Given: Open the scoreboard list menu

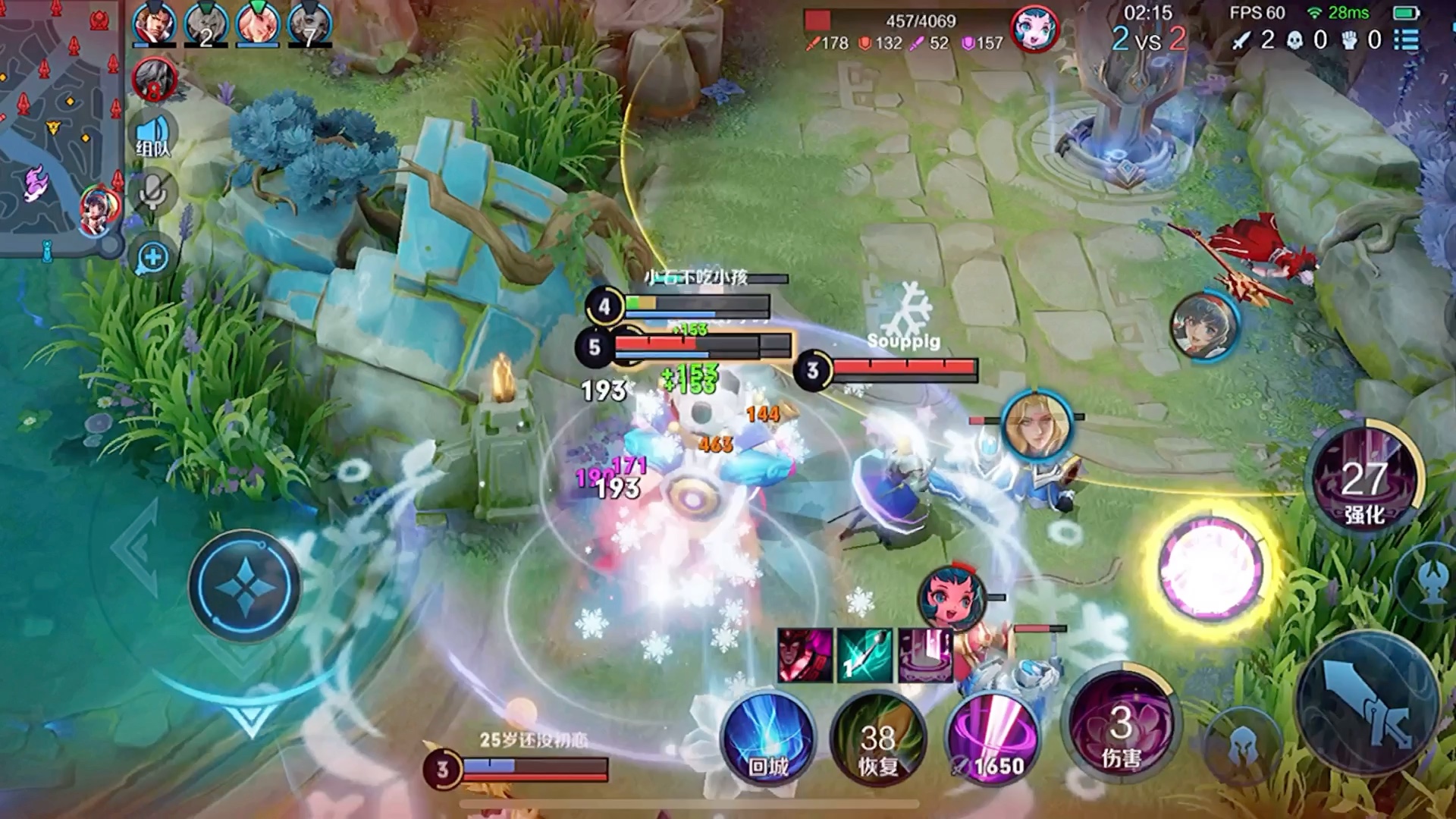Looking at the screenshot, I should tap(1407, 39).
